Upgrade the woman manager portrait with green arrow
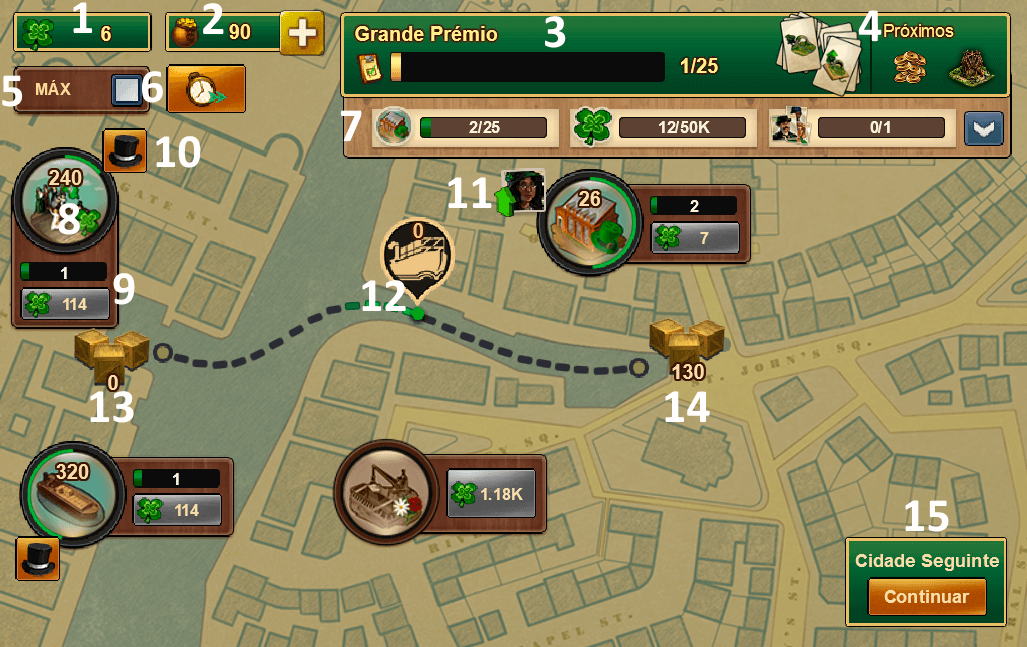Screen dimensions: 1027x647 [523, 190]
